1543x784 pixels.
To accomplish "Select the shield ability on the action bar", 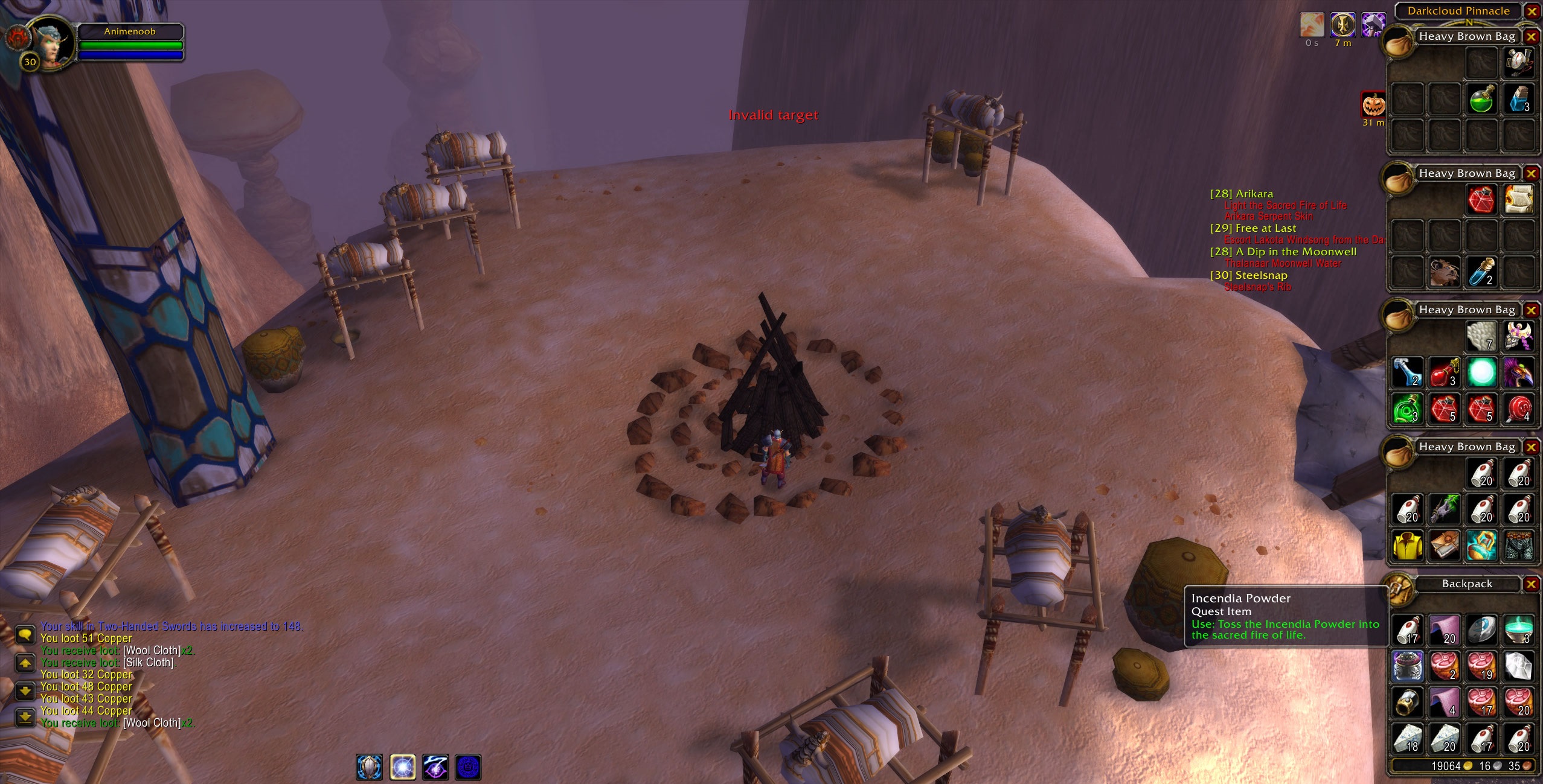I will pyautogui.click(x=369, y=767).
